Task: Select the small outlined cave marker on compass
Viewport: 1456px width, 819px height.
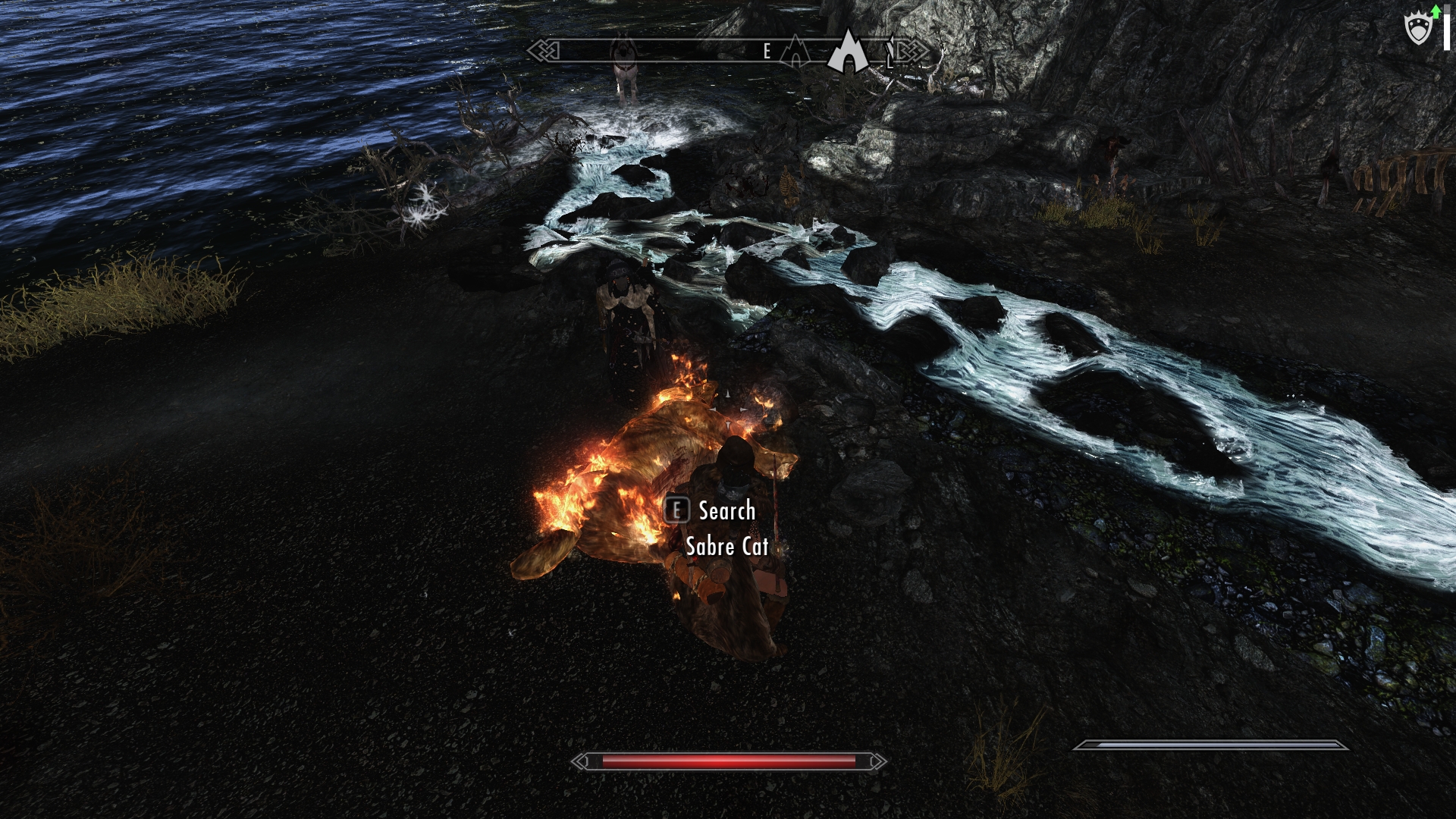Action: pos(795,52)
